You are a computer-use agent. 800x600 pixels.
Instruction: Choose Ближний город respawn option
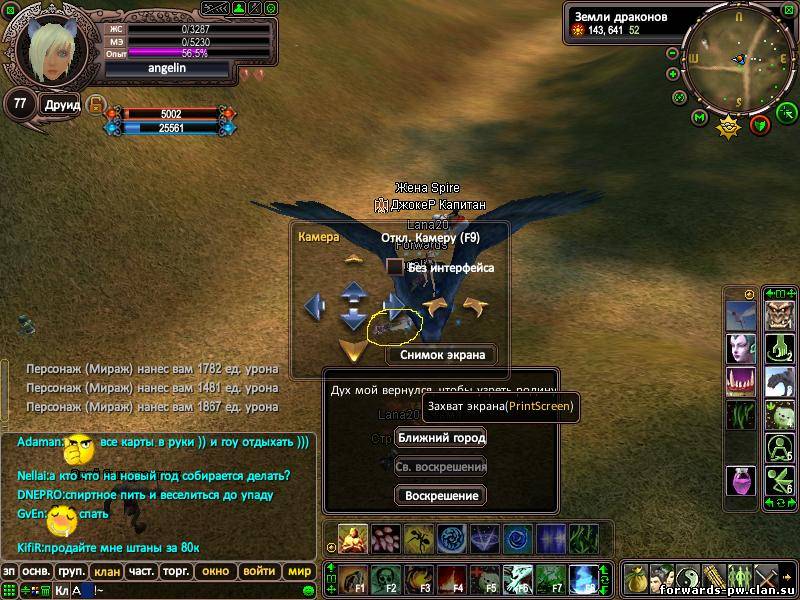coord(441,438)
